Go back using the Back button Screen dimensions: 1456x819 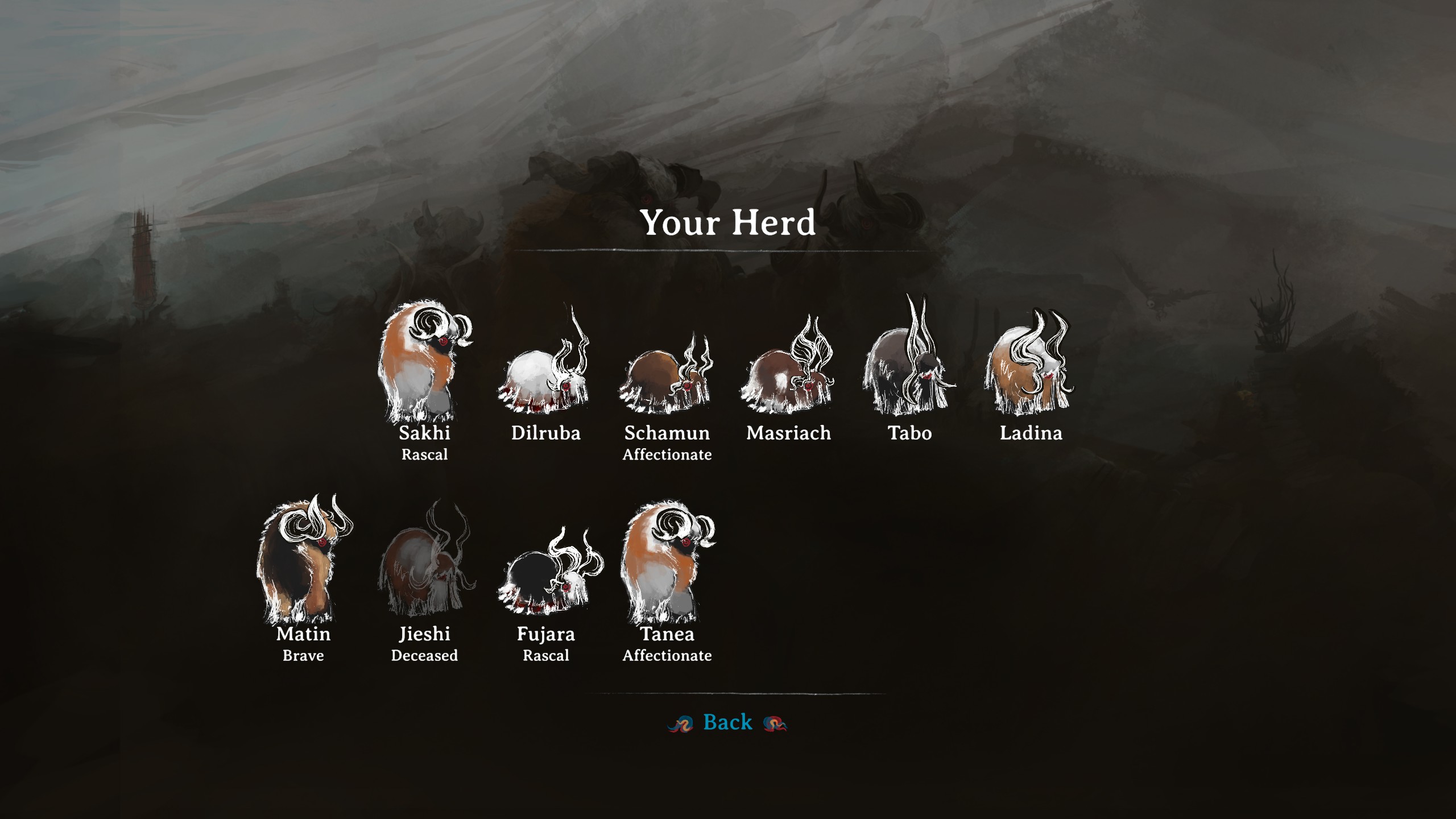click(727, 722)
